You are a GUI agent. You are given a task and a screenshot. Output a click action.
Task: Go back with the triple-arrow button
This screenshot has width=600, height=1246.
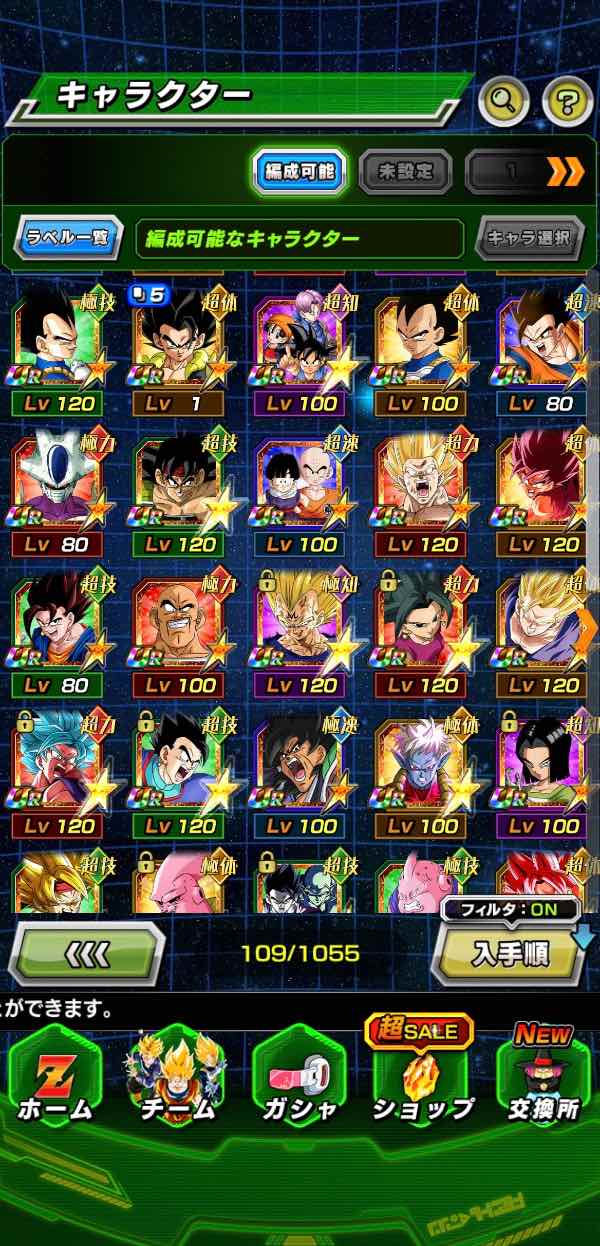86,955
